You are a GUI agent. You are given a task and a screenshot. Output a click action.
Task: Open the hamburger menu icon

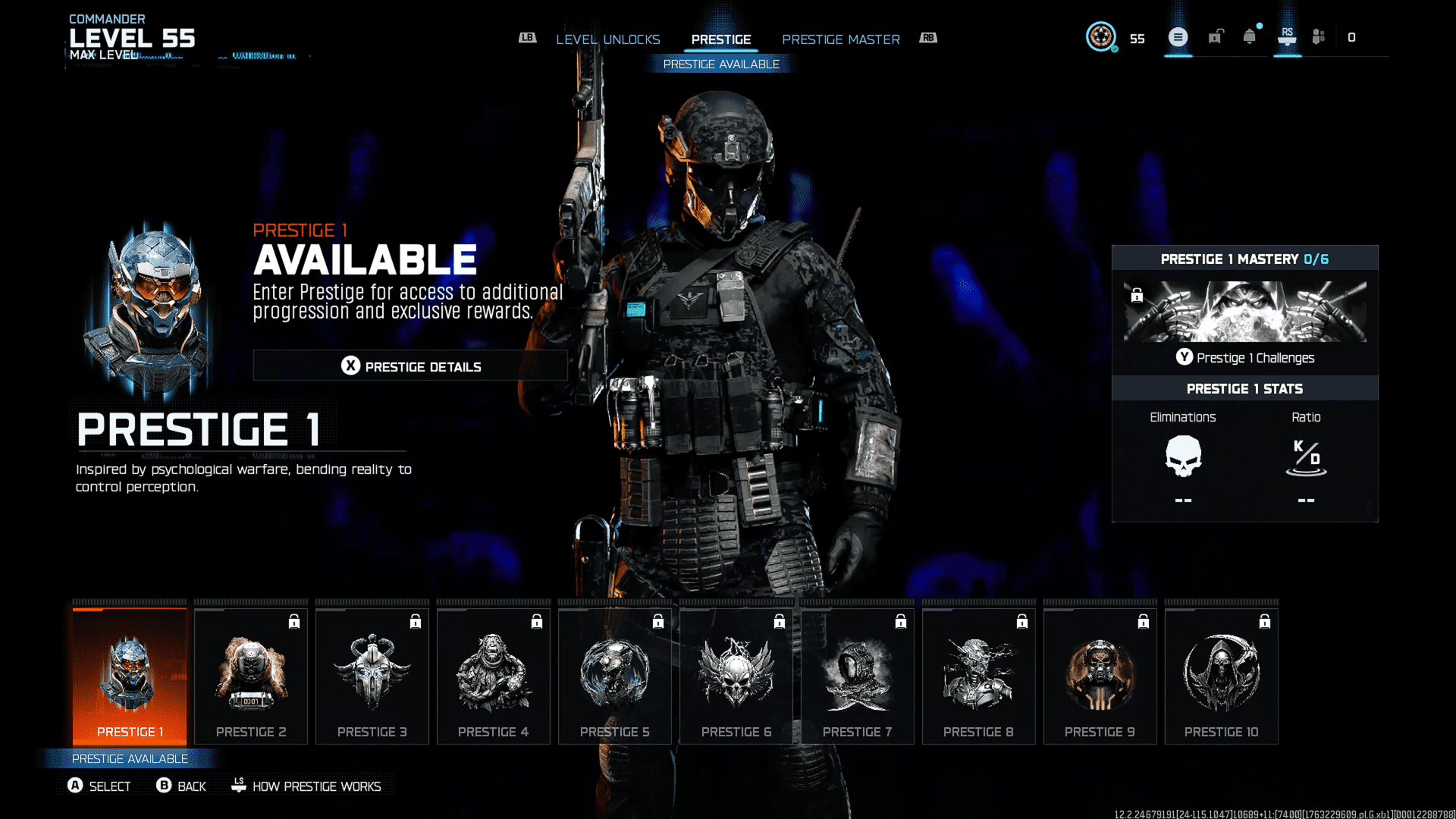(x=1178, y=37)
